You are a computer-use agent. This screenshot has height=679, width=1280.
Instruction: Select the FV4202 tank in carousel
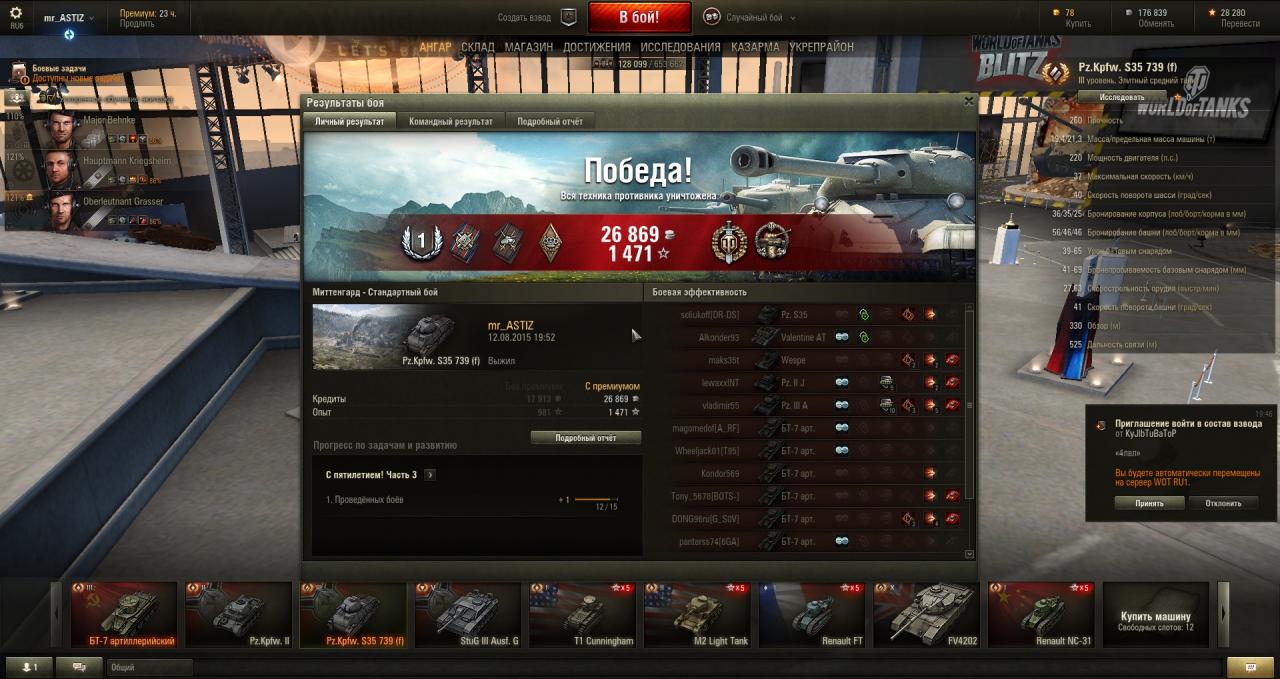click(925, 615)
